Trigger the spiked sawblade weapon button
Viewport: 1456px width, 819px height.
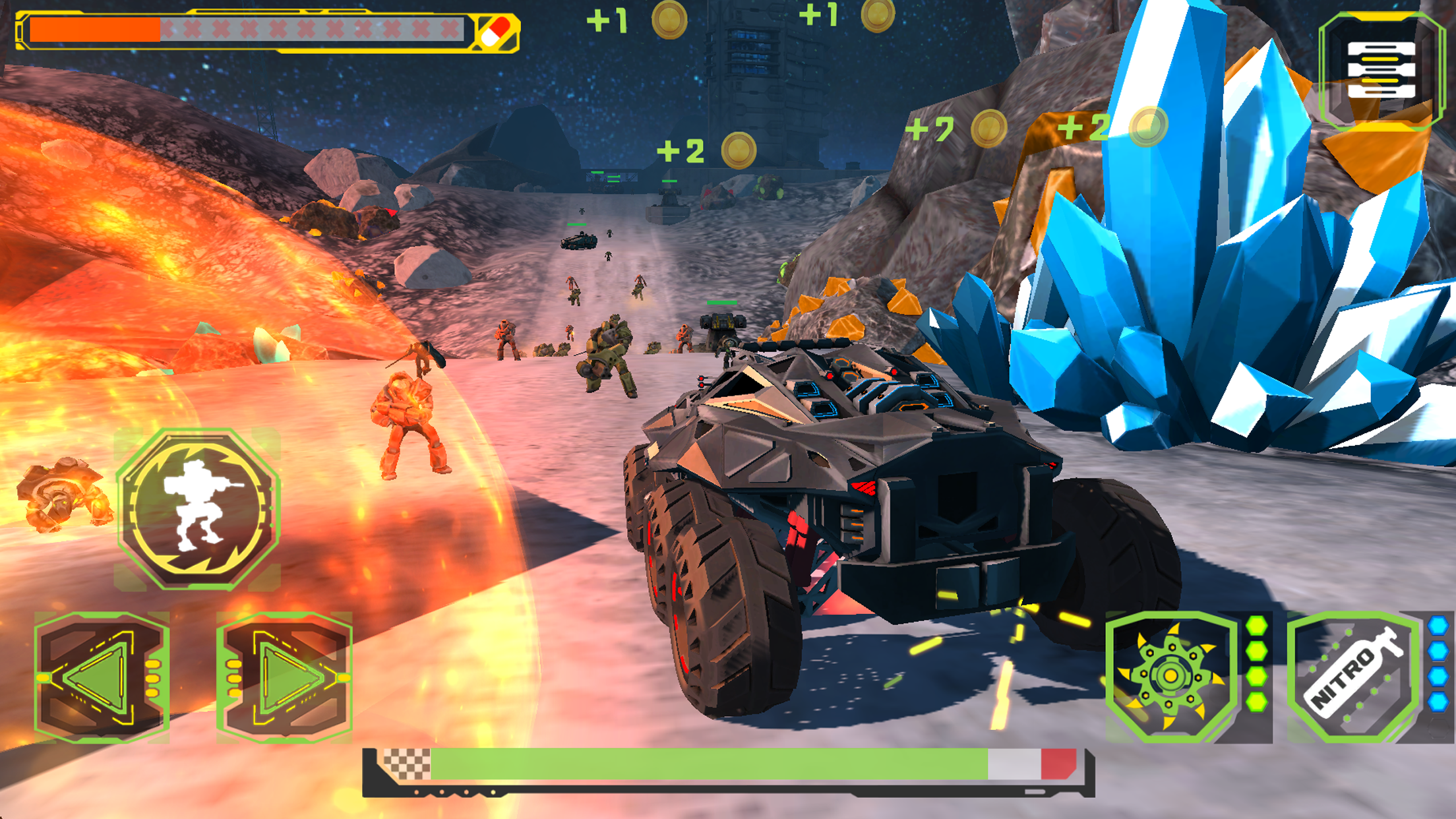coord(1171,677)
